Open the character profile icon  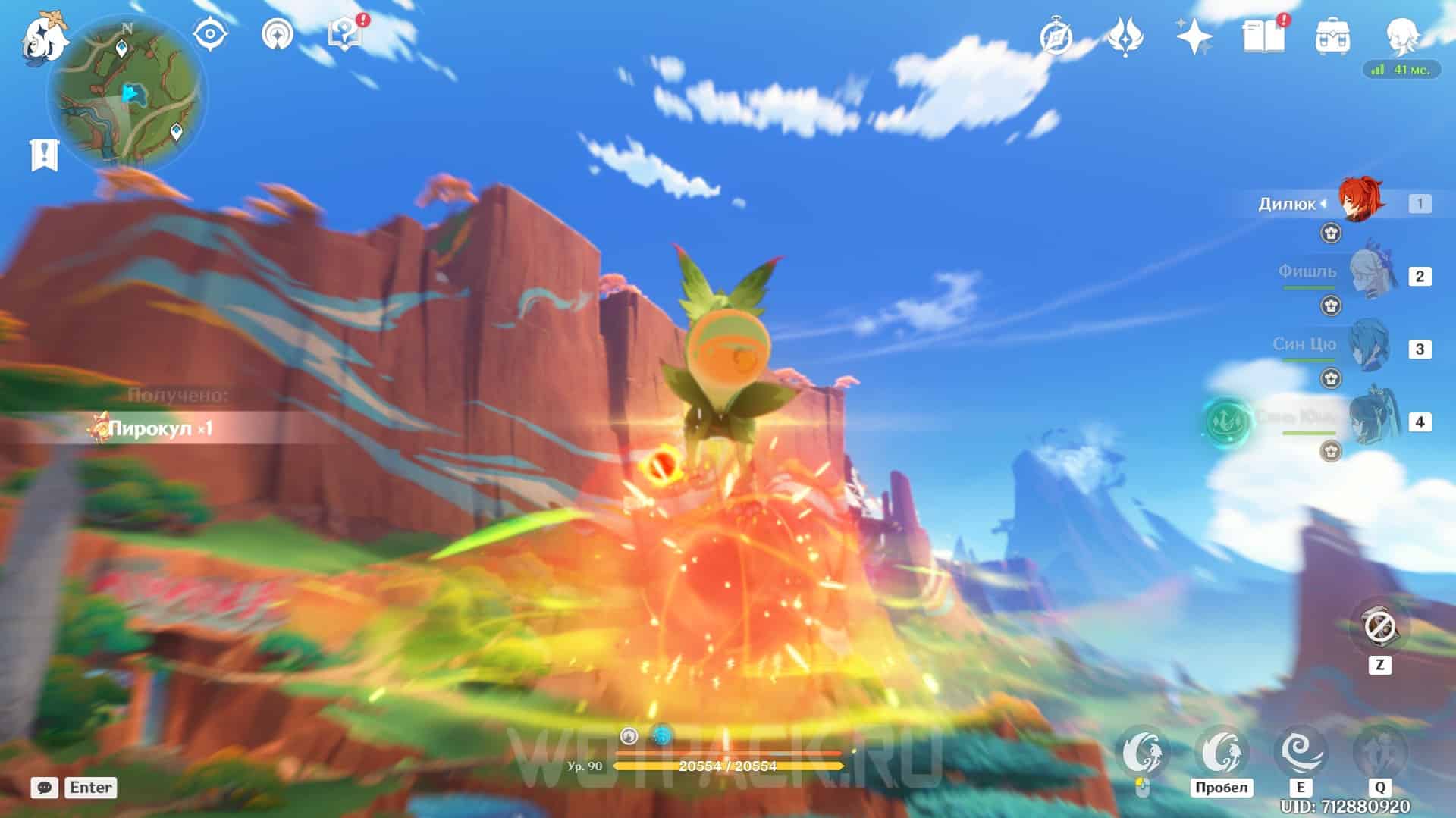coord(1401,35)
